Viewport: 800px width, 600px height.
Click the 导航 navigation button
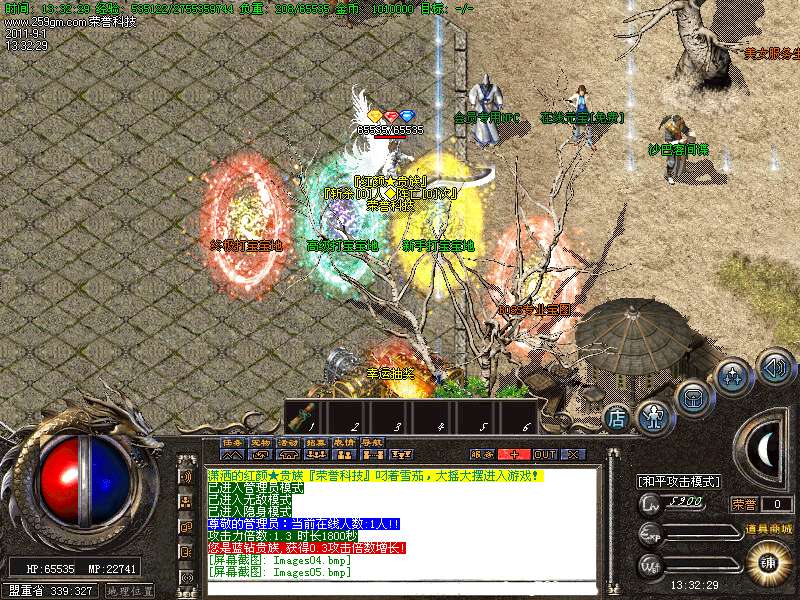372,441
